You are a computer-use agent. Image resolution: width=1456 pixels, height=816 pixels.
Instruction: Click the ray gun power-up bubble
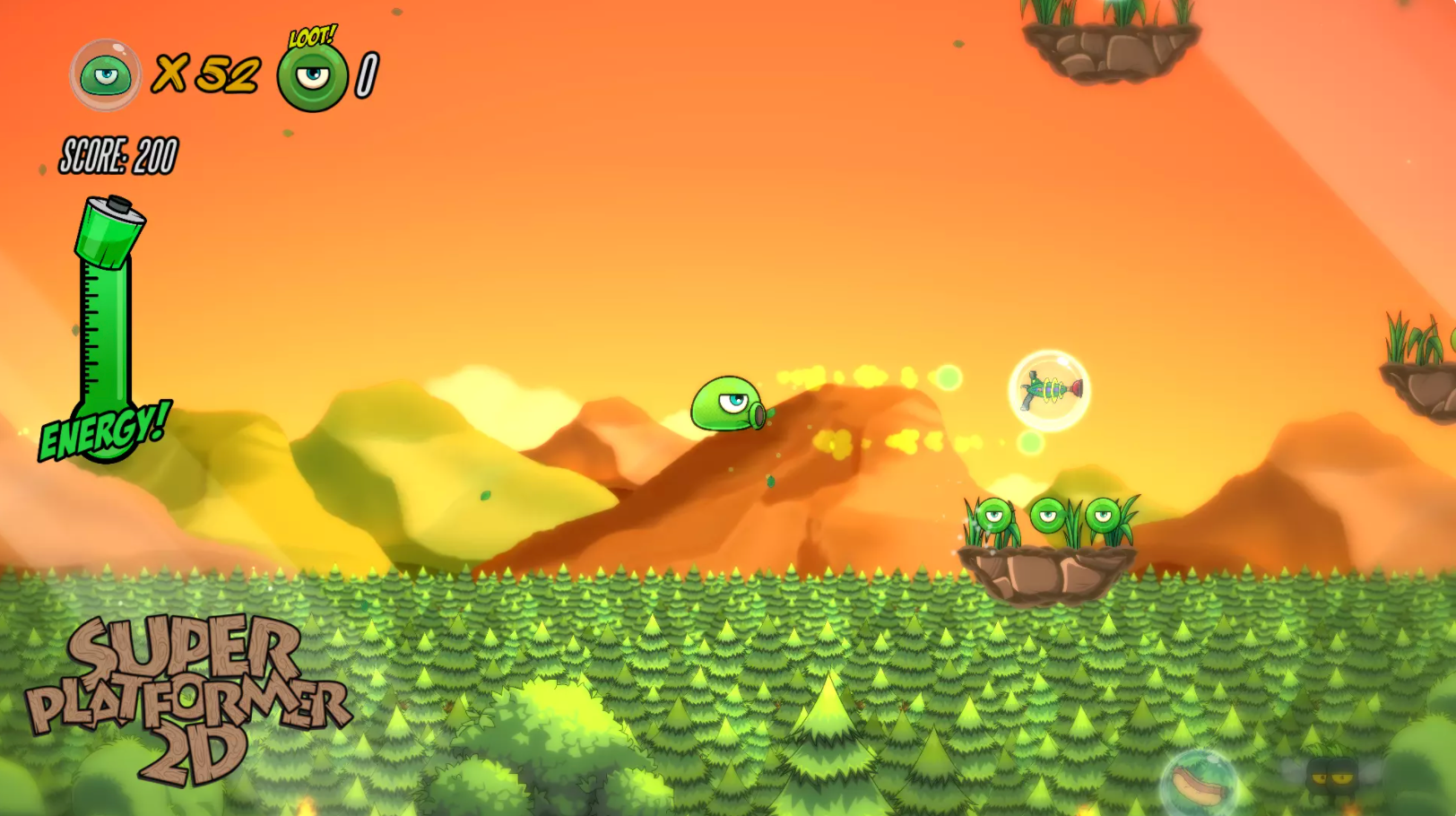1049,390
